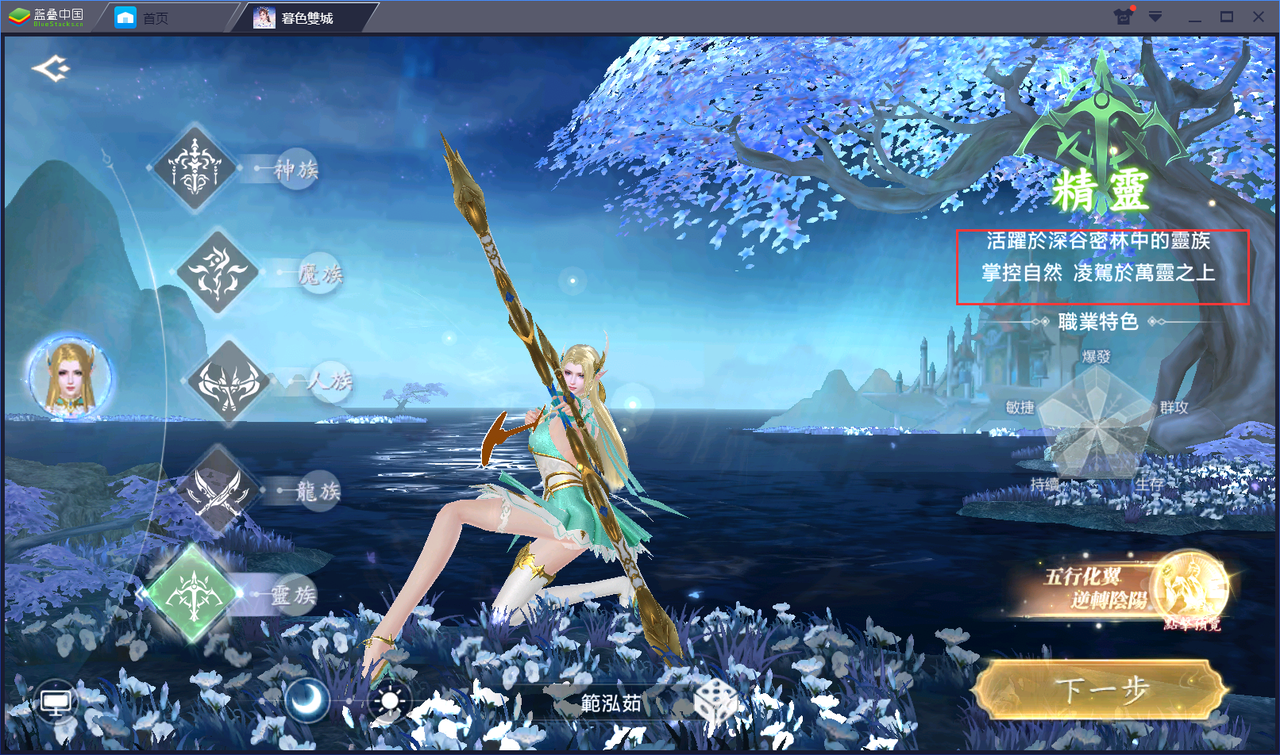
Task: Pick the 人族 race emblem
Action: [x=227, y=381]
